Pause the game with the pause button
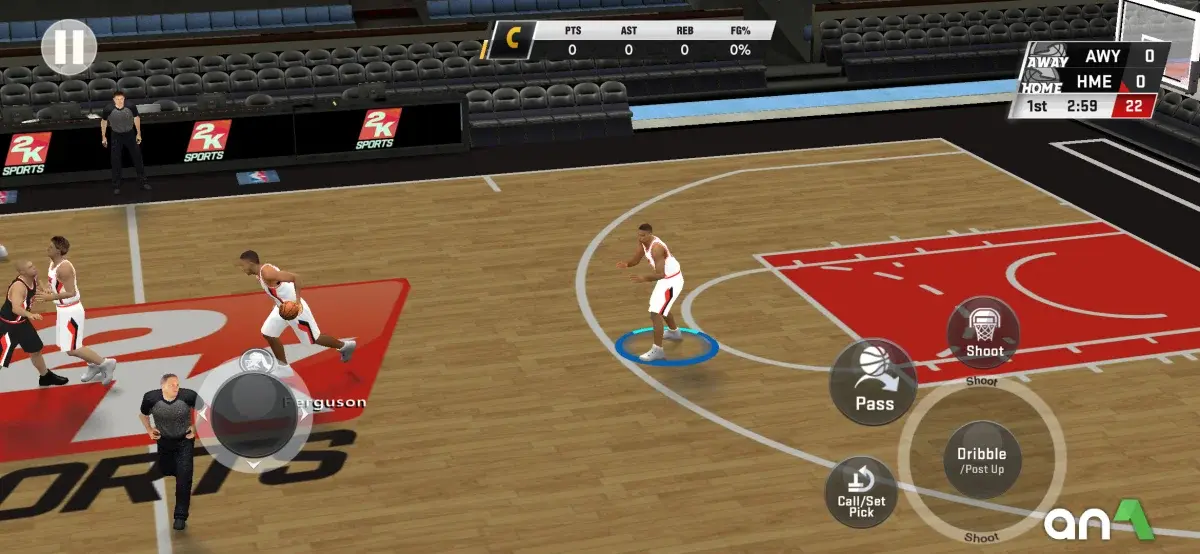This screenshot has width=1200, height=554. pyautogui.click(x=69, y=46)
